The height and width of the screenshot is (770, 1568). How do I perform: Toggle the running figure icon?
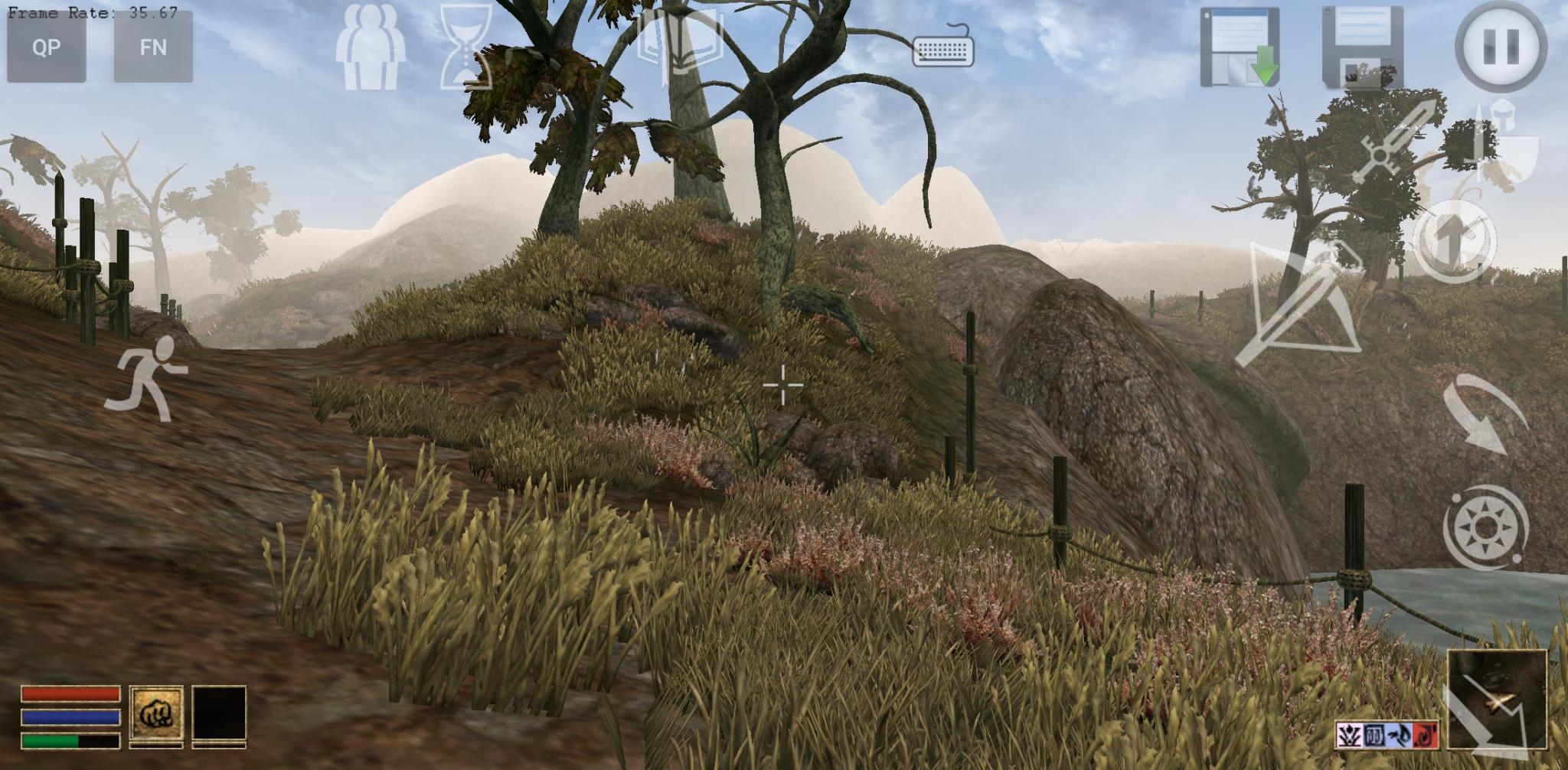click(149, 379)
